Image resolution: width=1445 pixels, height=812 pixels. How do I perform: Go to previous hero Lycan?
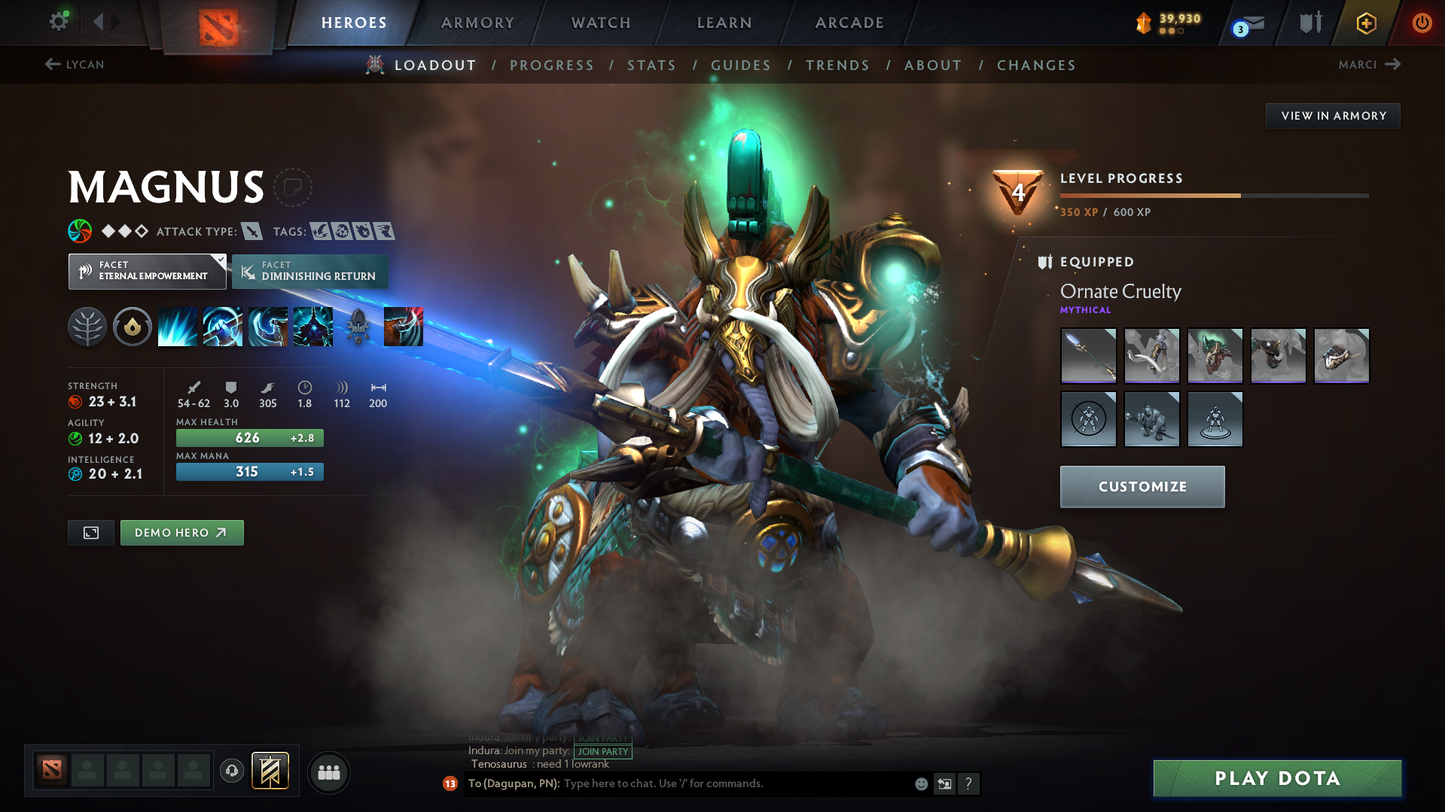[x=75, y=65]
